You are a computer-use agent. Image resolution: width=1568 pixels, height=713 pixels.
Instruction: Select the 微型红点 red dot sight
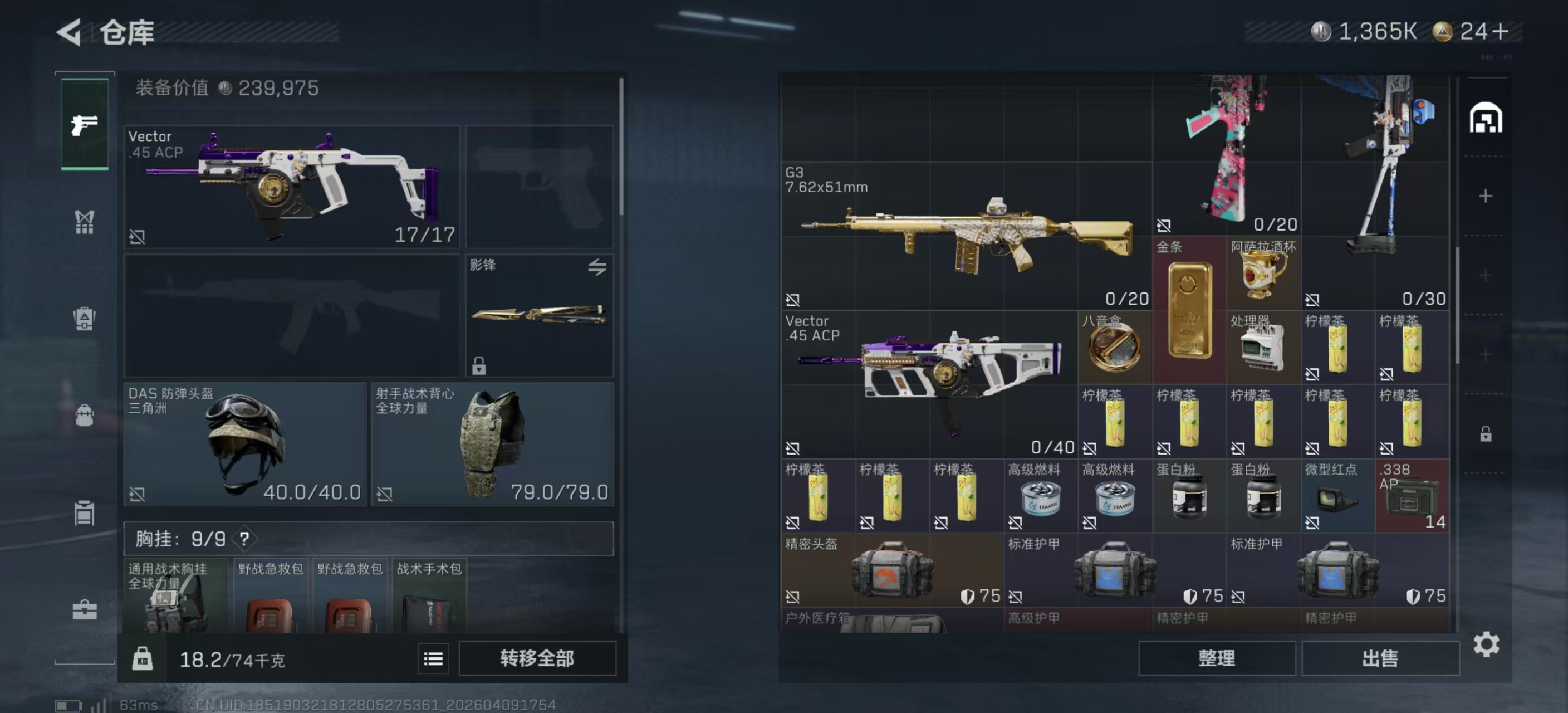(x=1337, y=496)
